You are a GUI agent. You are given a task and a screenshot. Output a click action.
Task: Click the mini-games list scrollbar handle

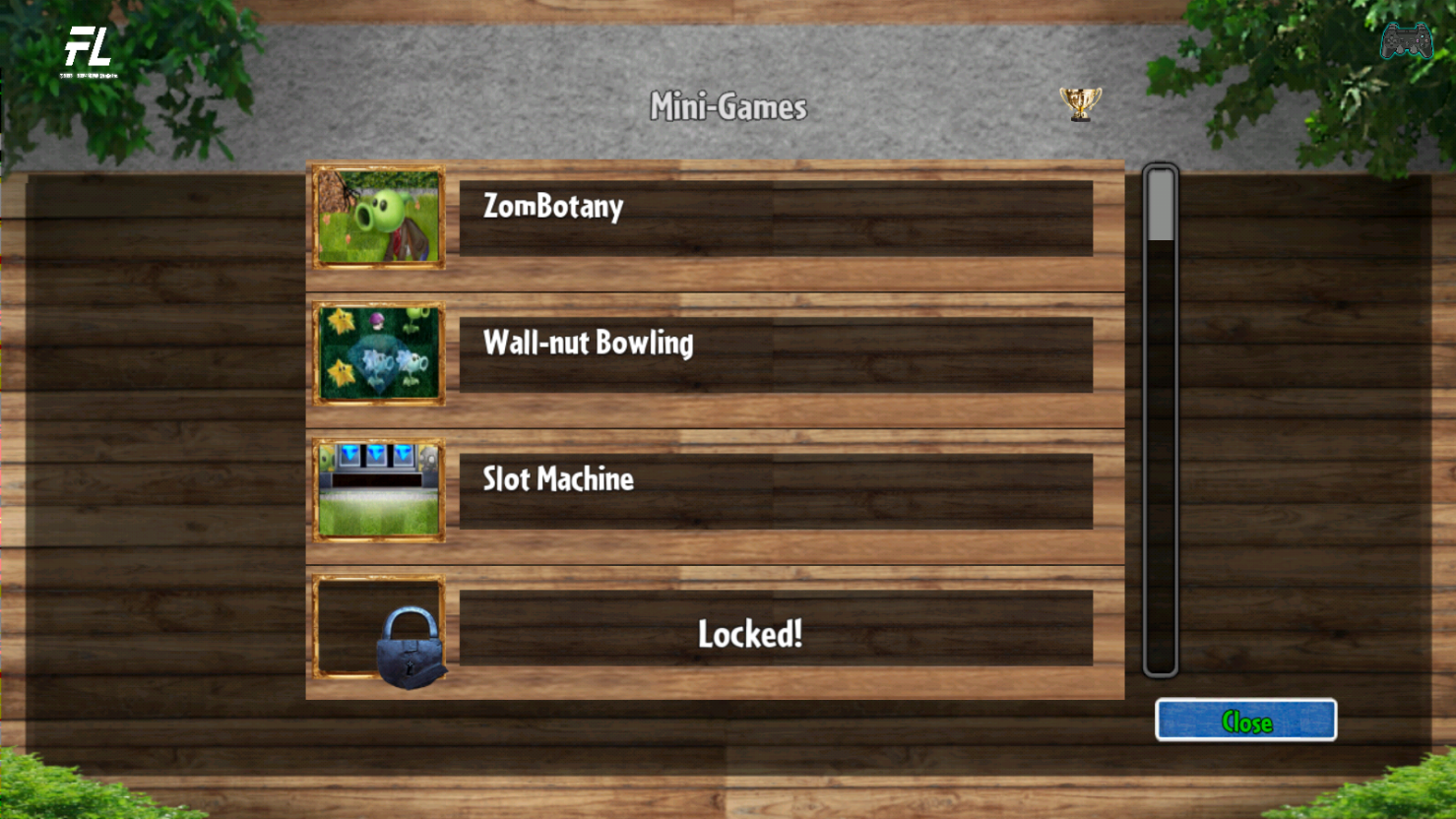(x=1161, y=206)
